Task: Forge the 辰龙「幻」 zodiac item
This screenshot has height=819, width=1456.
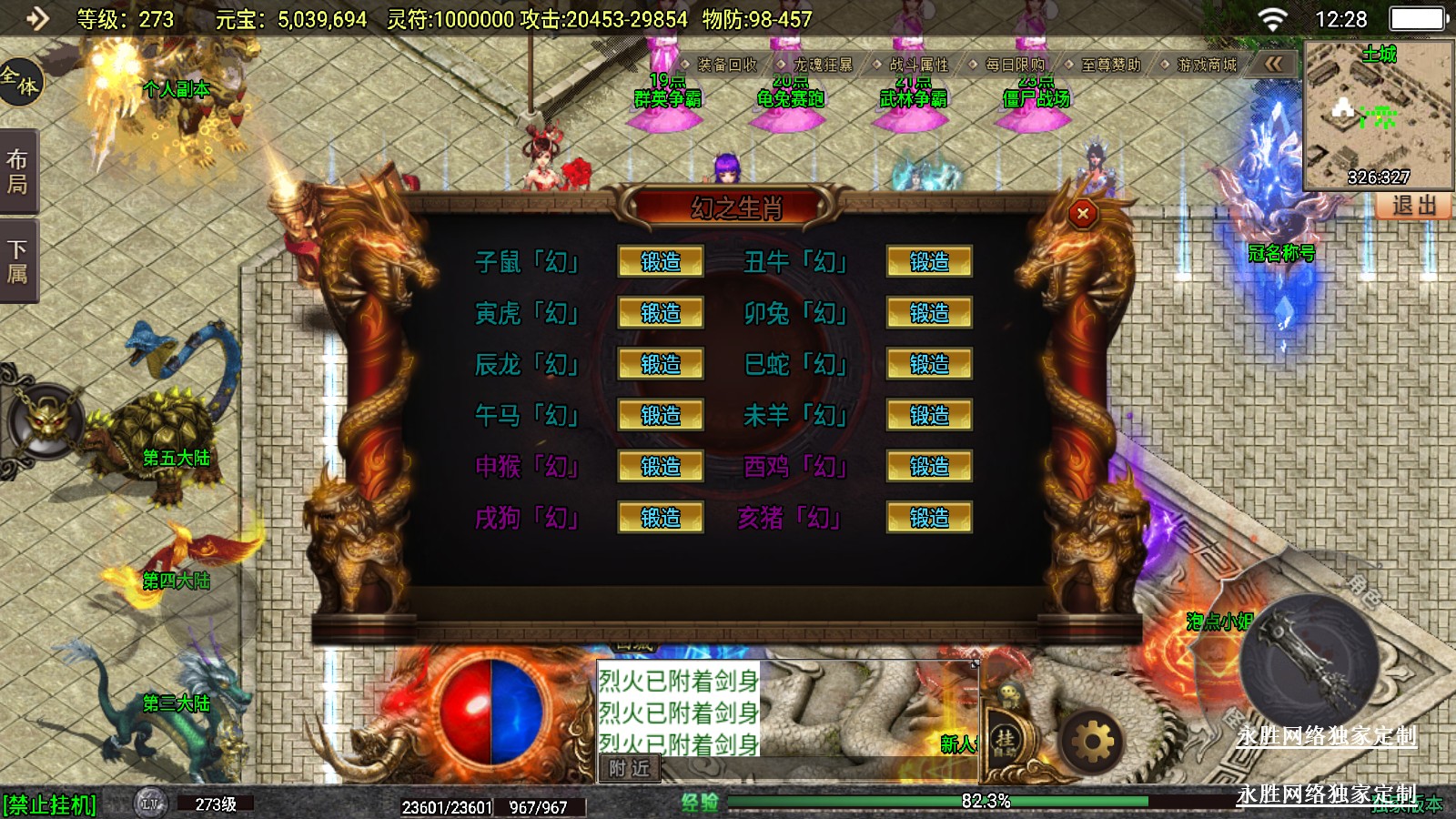Action: [x=661, y=364]
